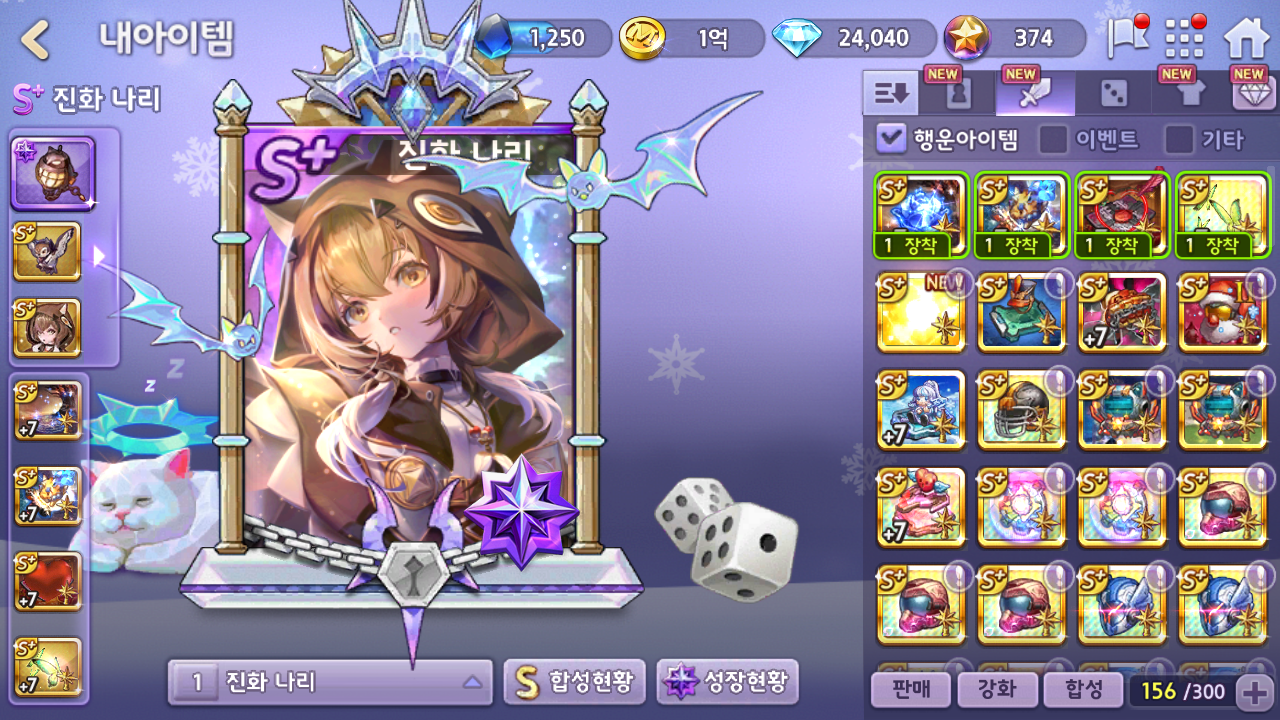Click the 합성 combine button
Screen dimensions: 1280x720
click(1082, 690)
